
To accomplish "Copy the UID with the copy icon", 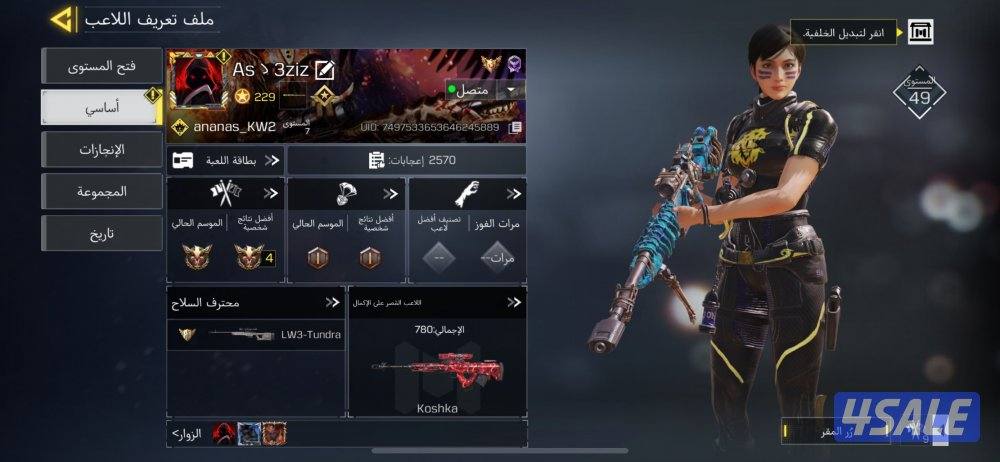I will point(515,128).
